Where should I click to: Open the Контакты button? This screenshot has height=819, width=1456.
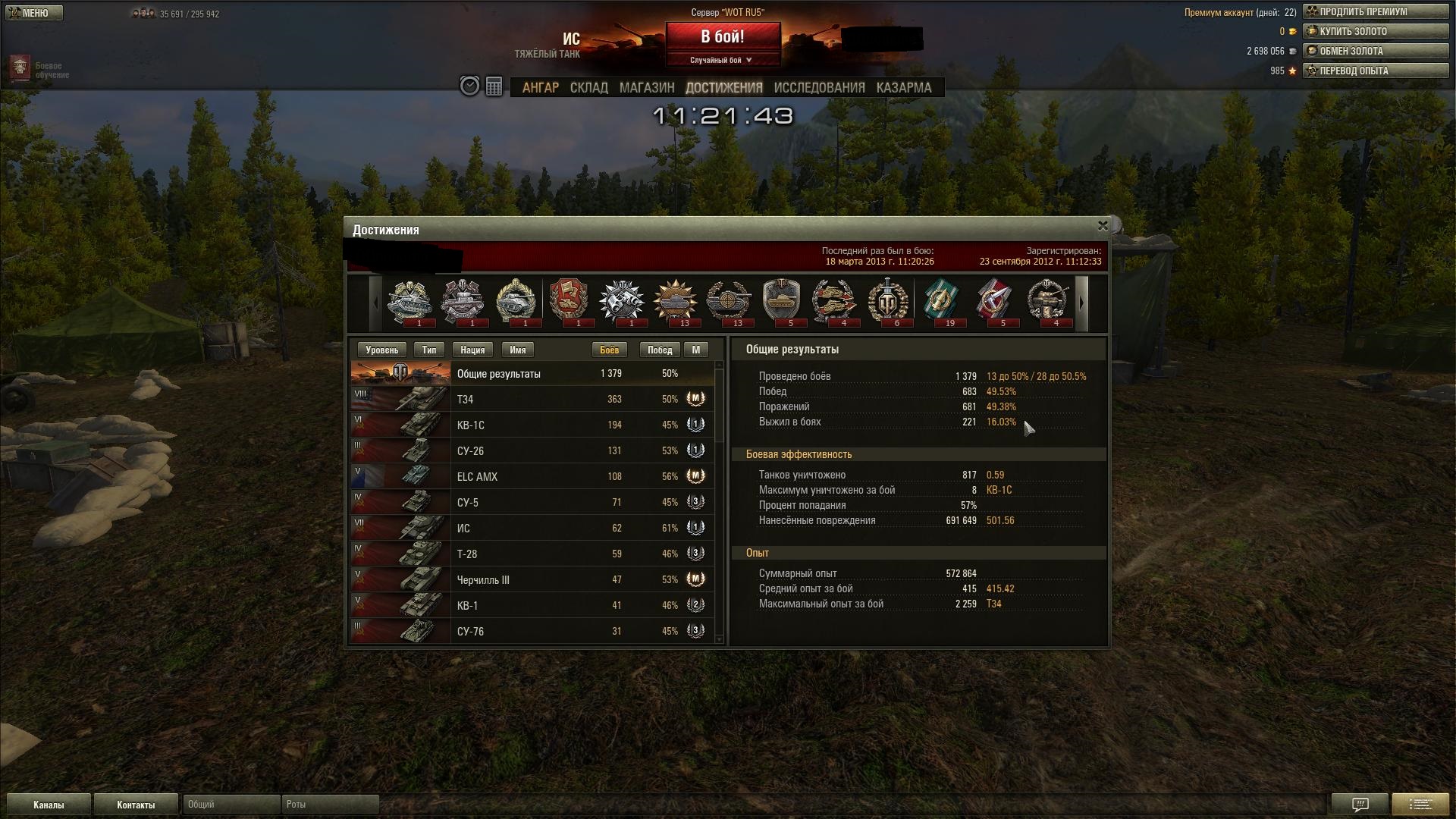(x=136, y=805)
